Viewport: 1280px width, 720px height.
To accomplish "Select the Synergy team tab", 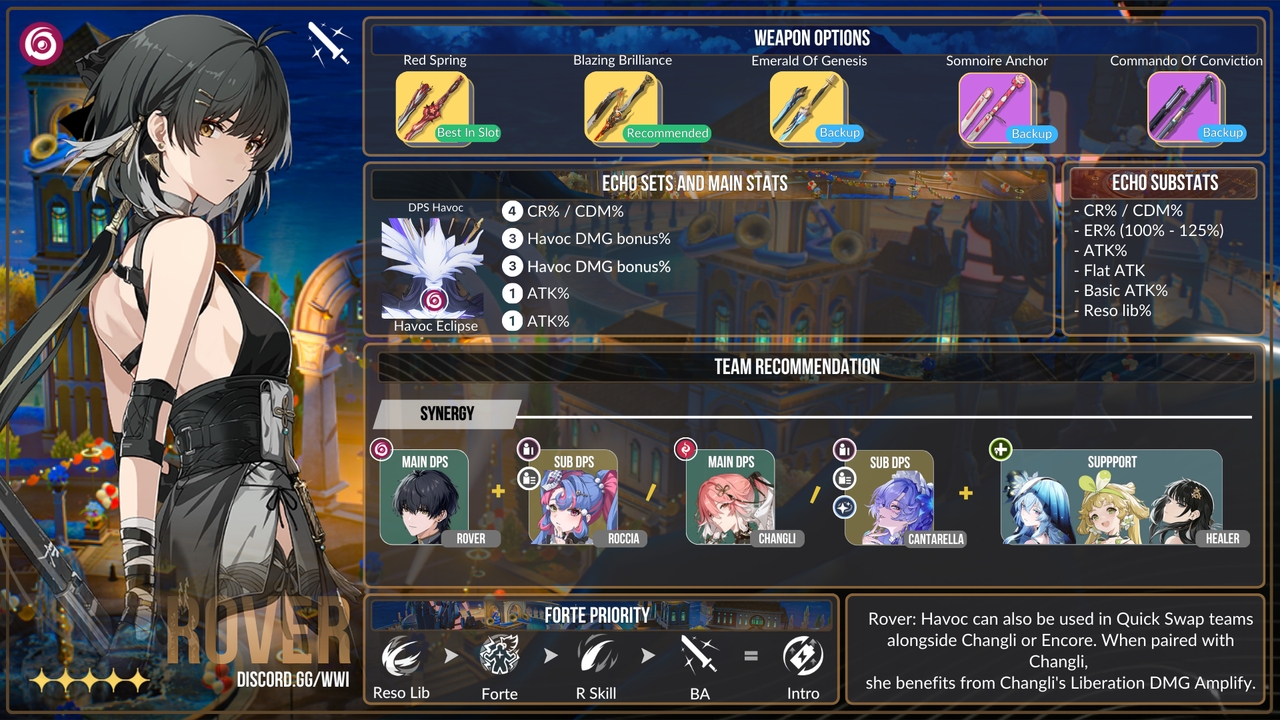I will click(447, 414).
